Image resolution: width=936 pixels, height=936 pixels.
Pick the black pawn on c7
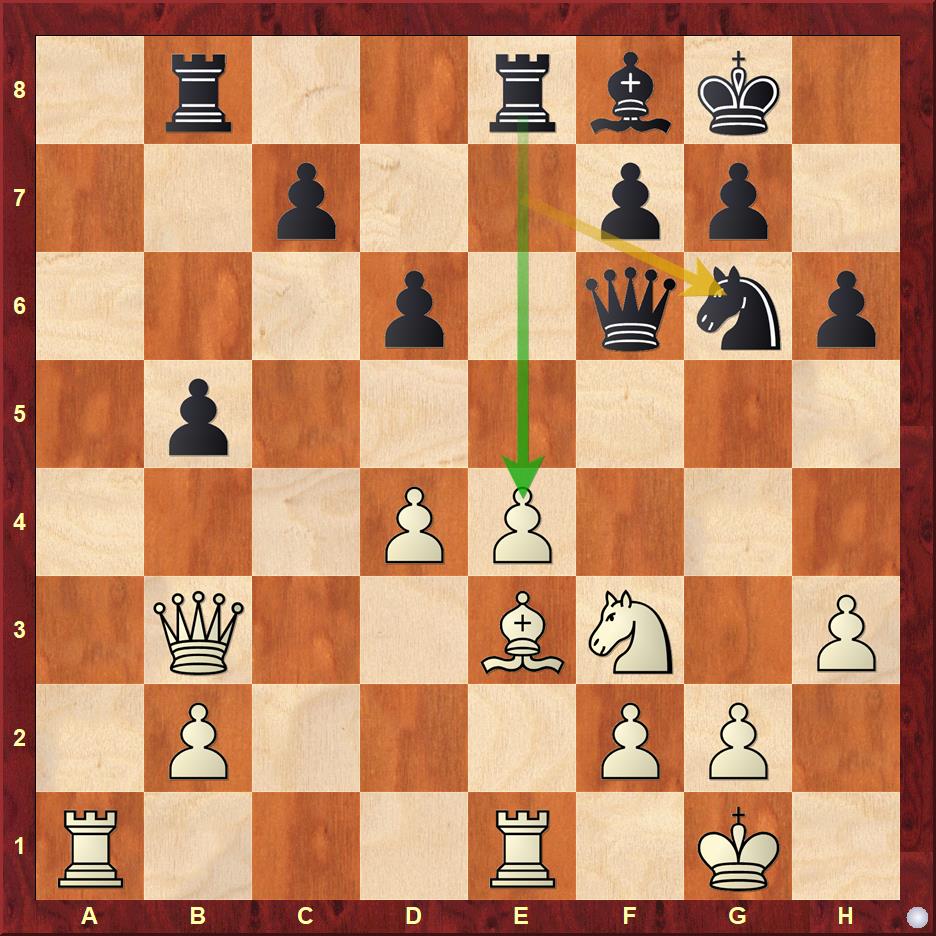pos(306,198)
